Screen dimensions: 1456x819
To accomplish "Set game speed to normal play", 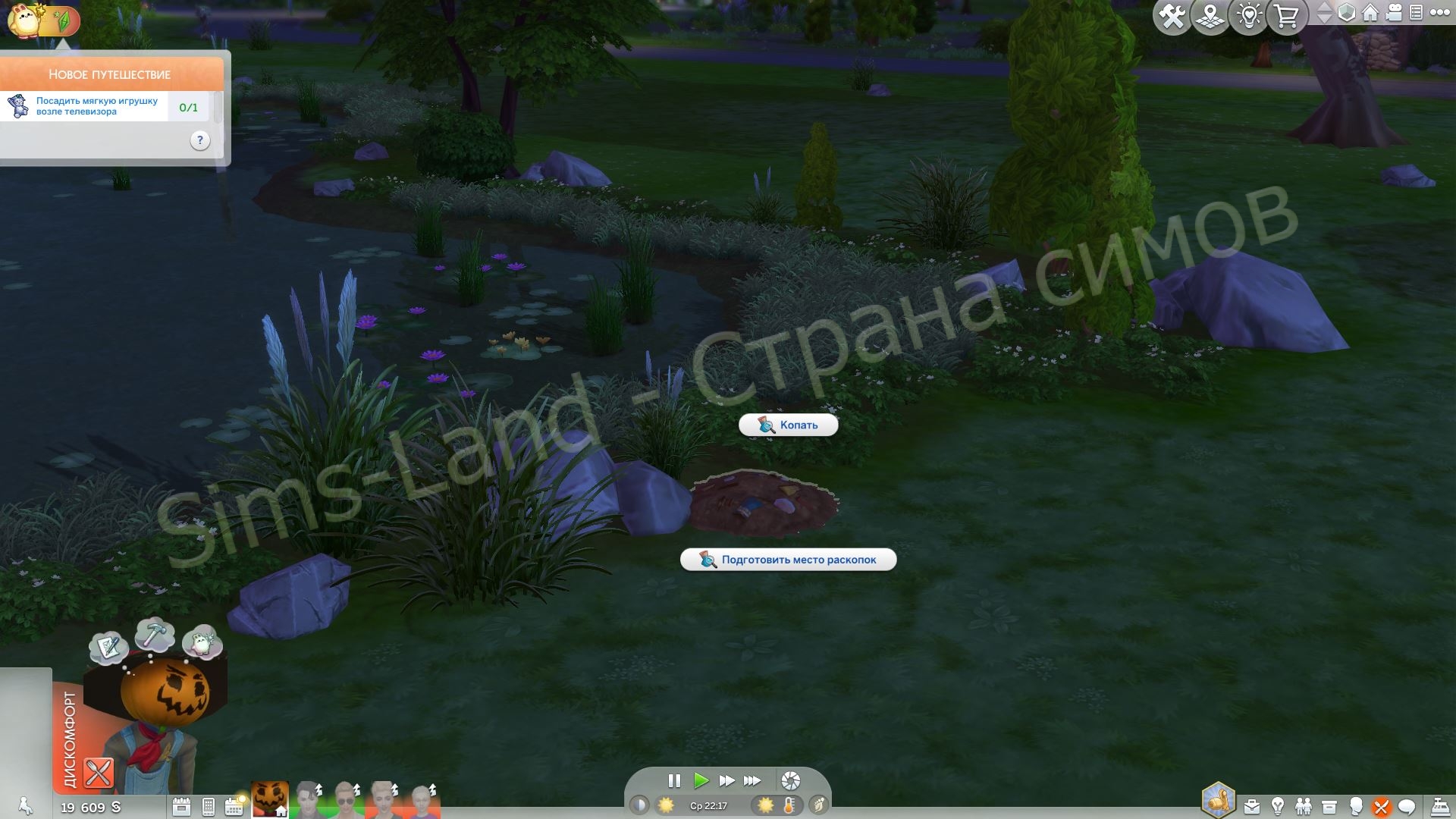I will click(x=701, y=780).
